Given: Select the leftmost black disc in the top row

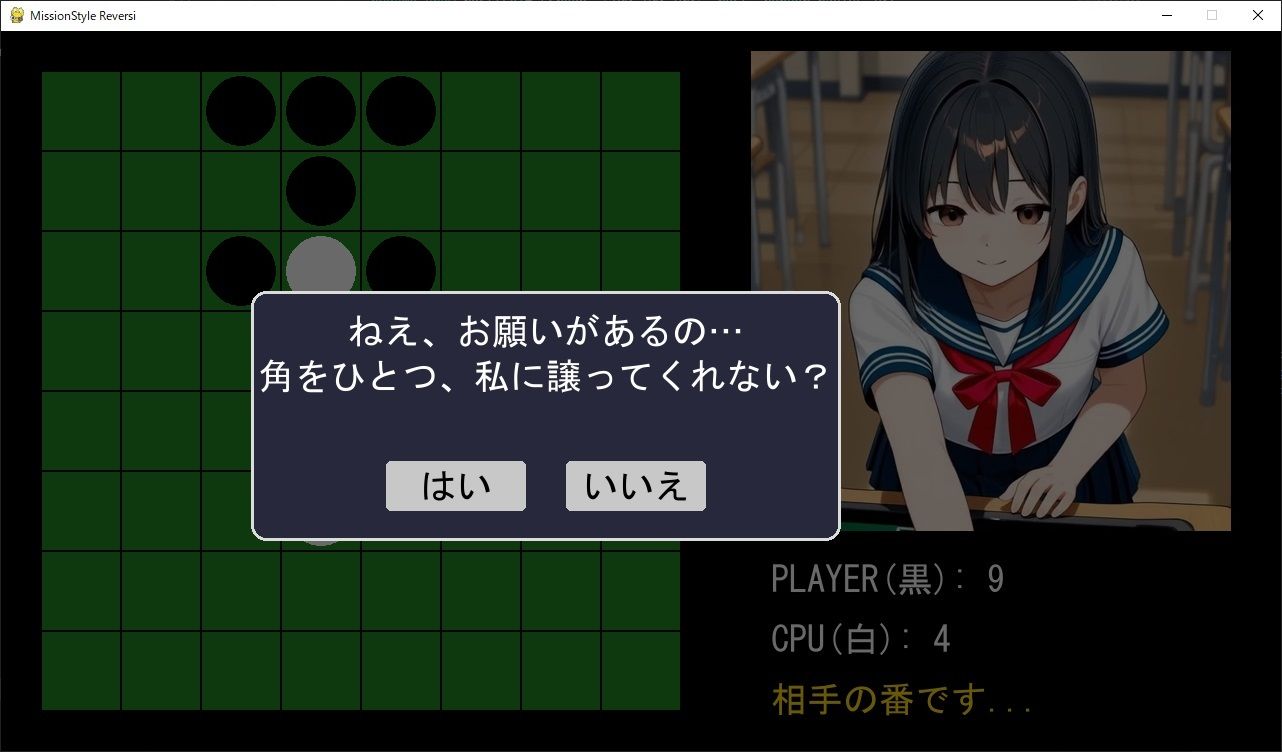Looking at the screenshot, I should (240, 110).
